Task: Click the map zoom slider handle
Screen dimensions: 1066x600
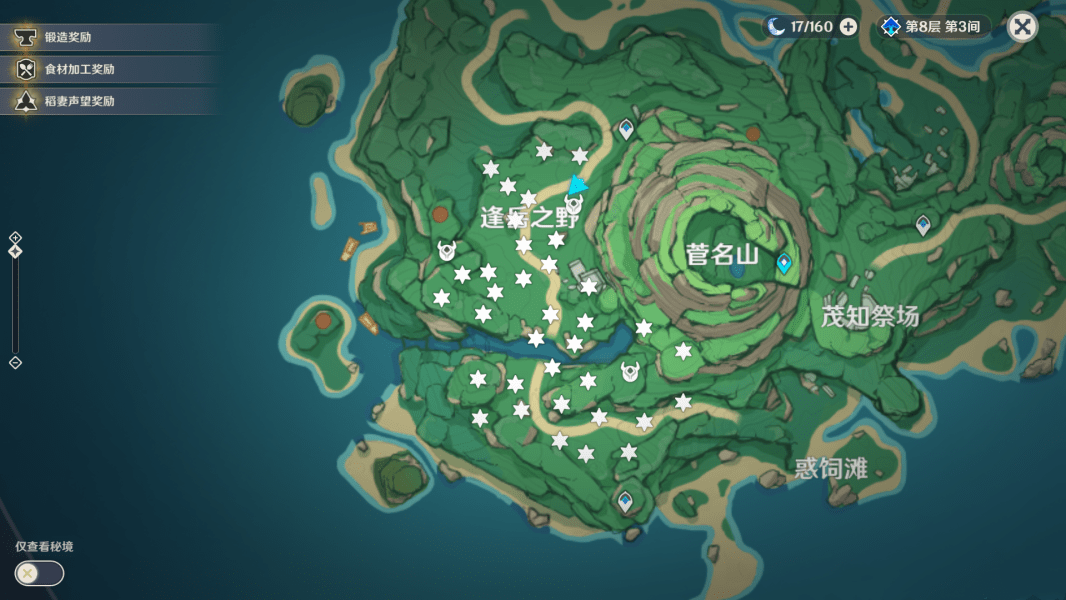Action: (x=15, y=251)
